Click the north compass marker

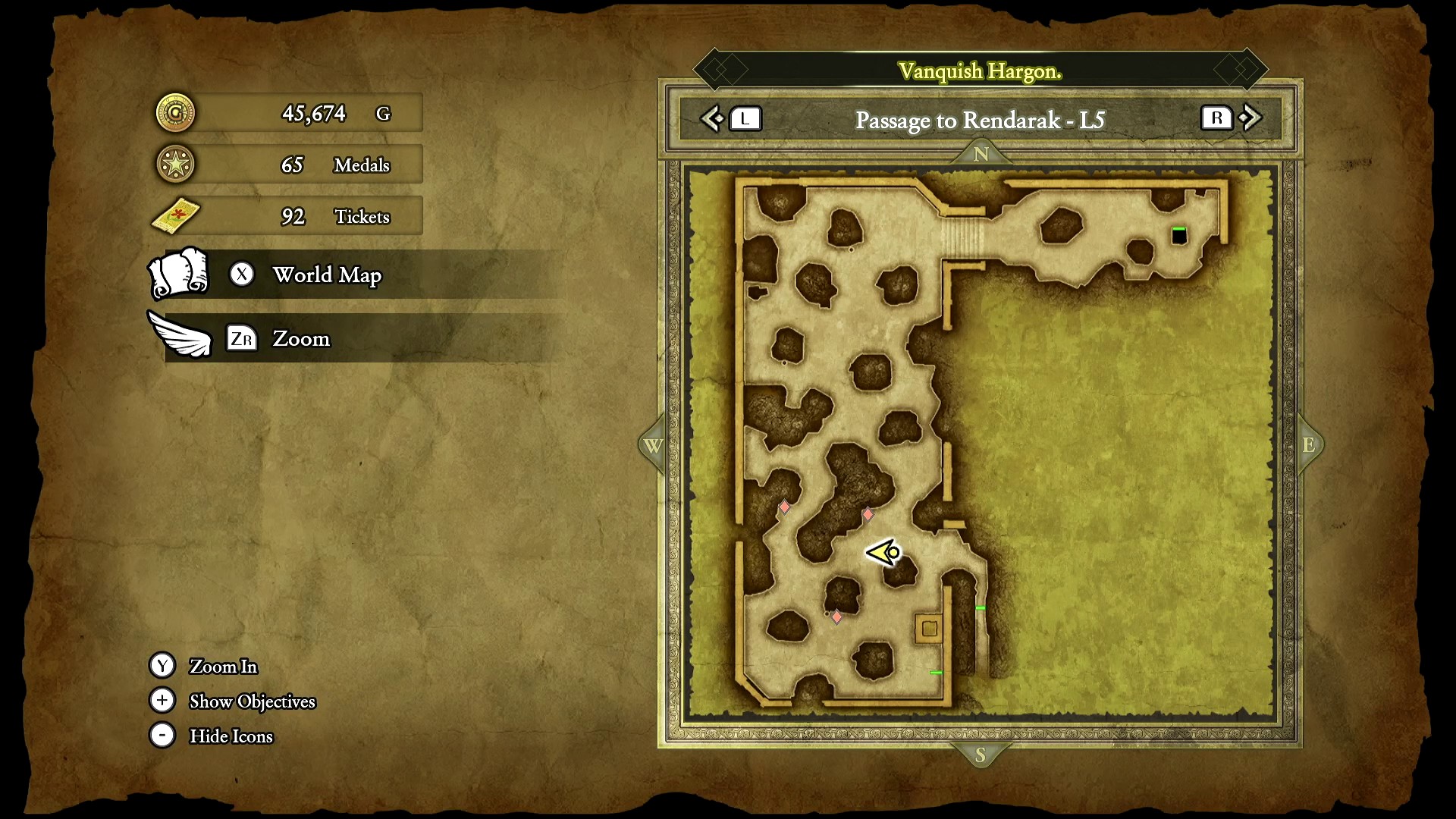981,154
